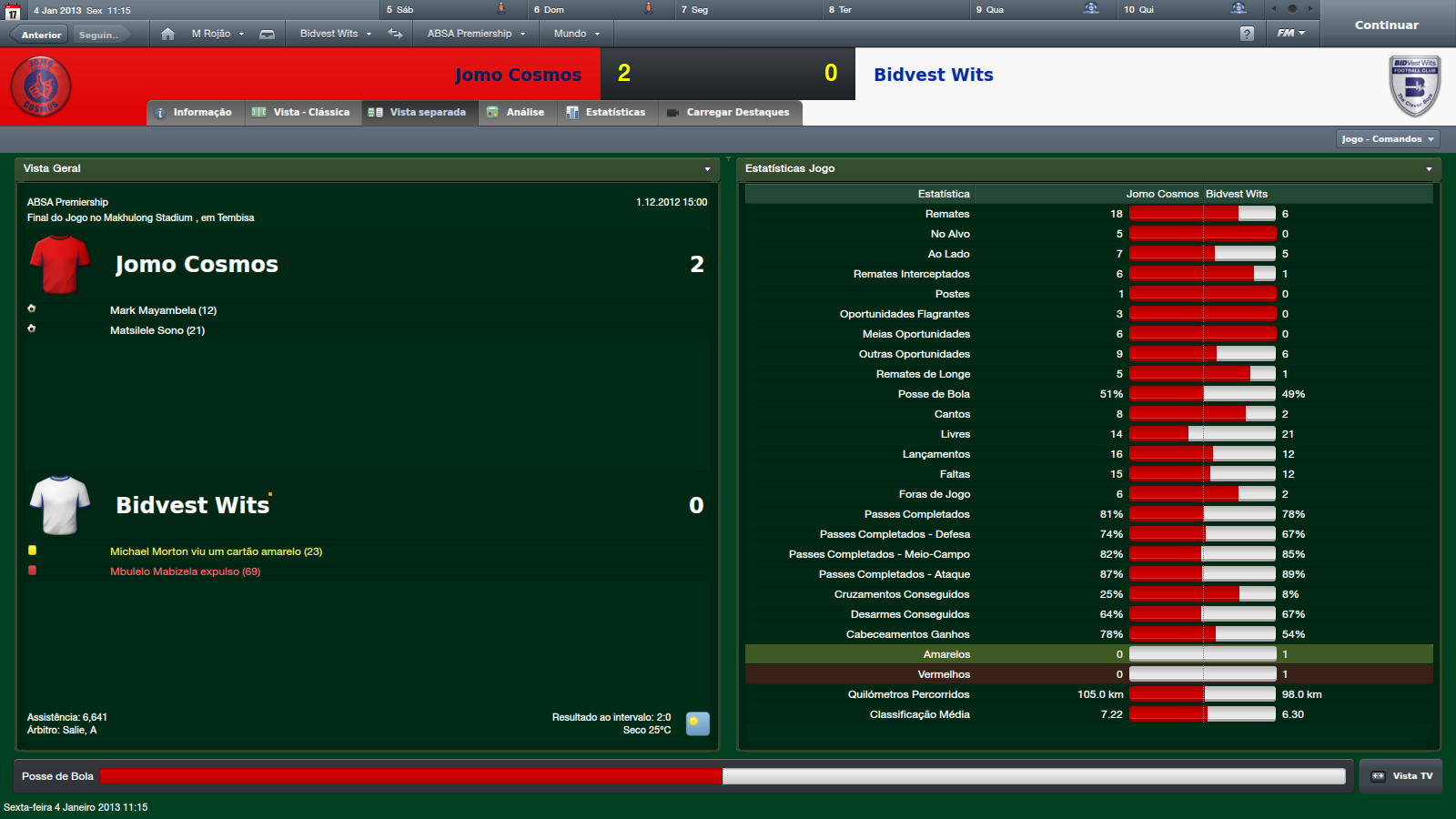Open the home screen icon

(167, 34)
